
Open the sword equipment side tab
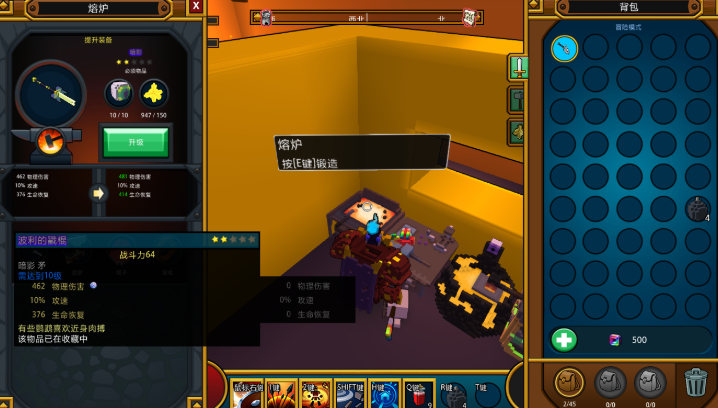tap(519, 68)
